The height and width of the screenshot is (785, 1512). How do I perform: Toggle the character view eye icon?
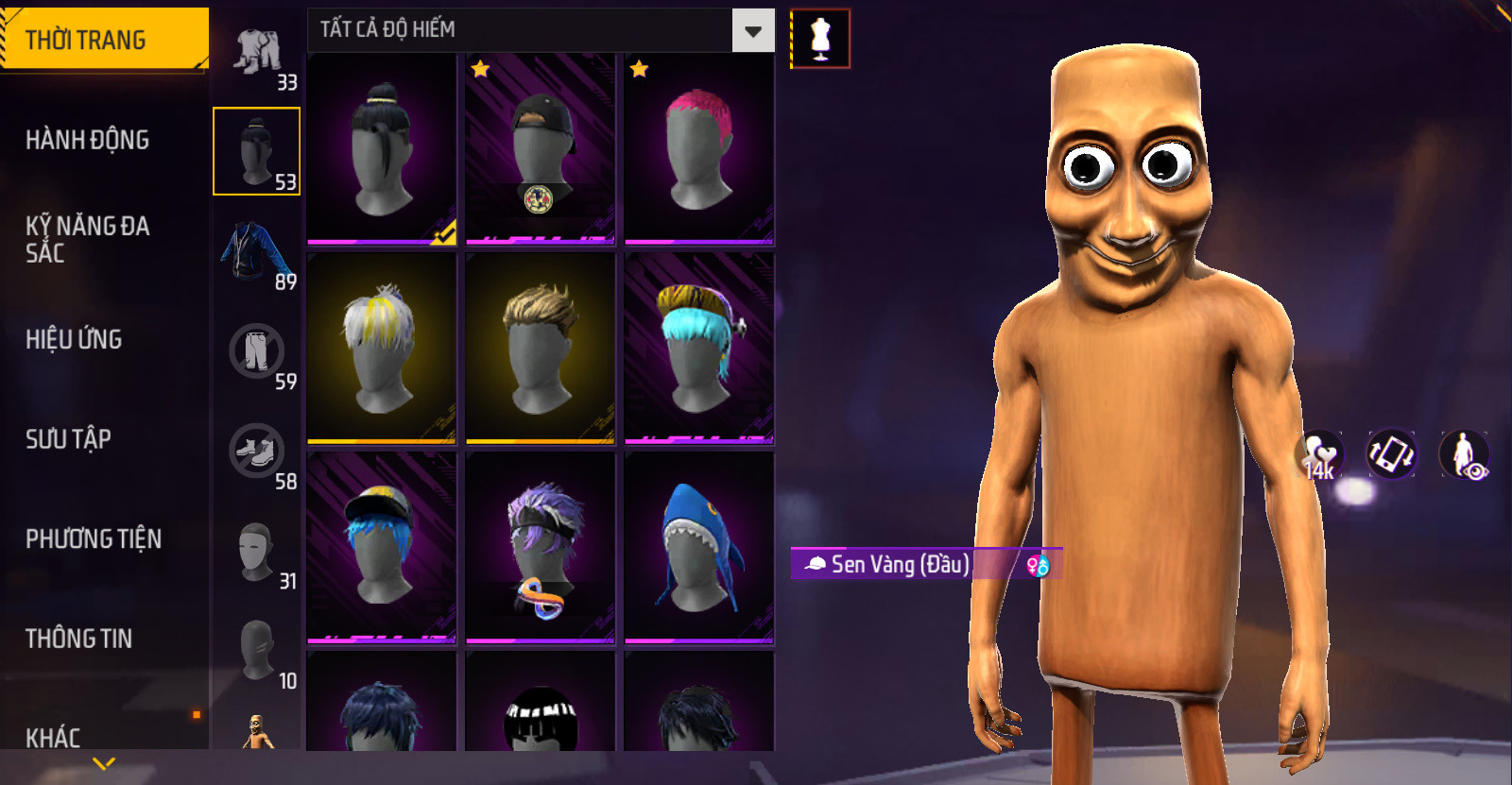coord(1464,454)
